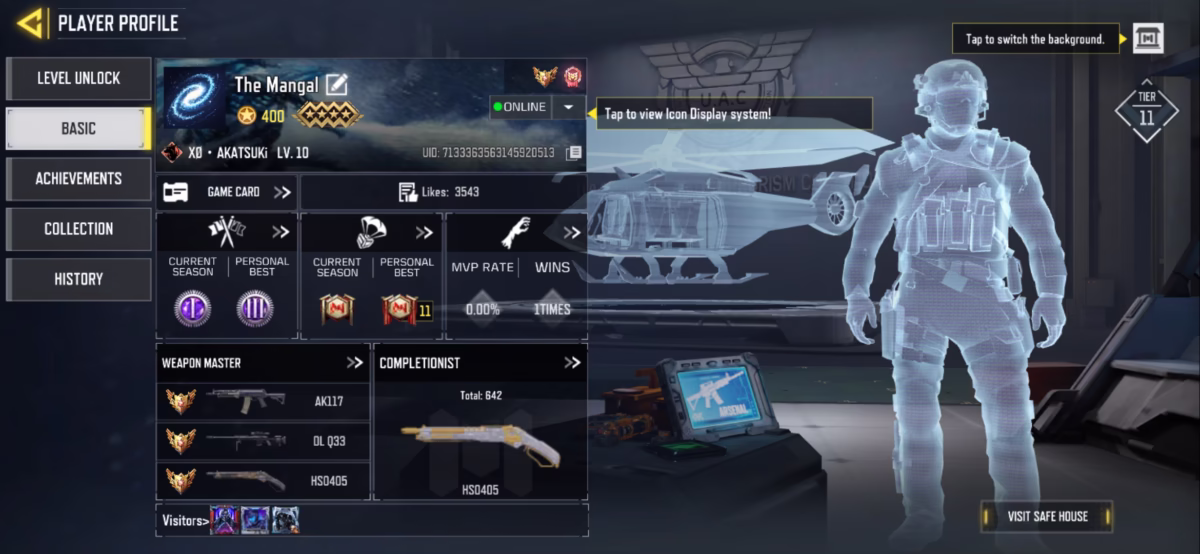Screen dimensions: 1200x554
Task: Open the Online status dropdown arrow
Action: click(x=568, y=107)
